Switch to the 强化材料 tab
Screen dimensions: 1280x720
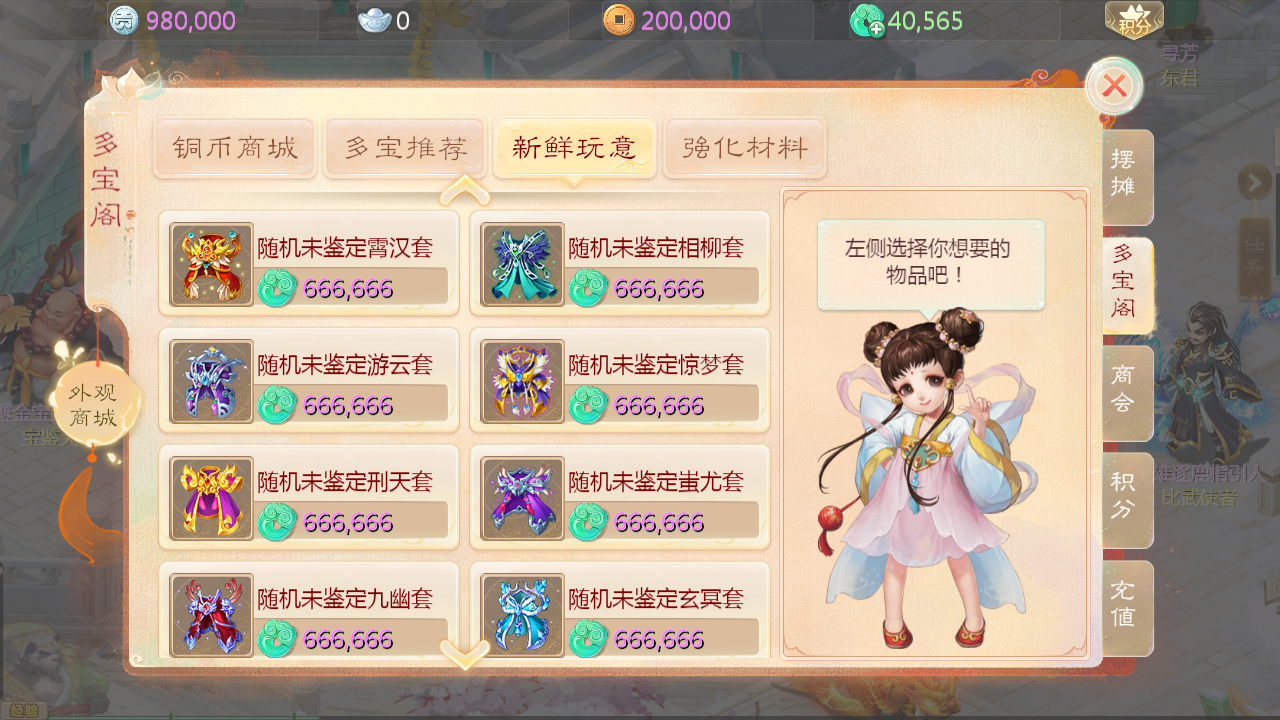point(745,147)
